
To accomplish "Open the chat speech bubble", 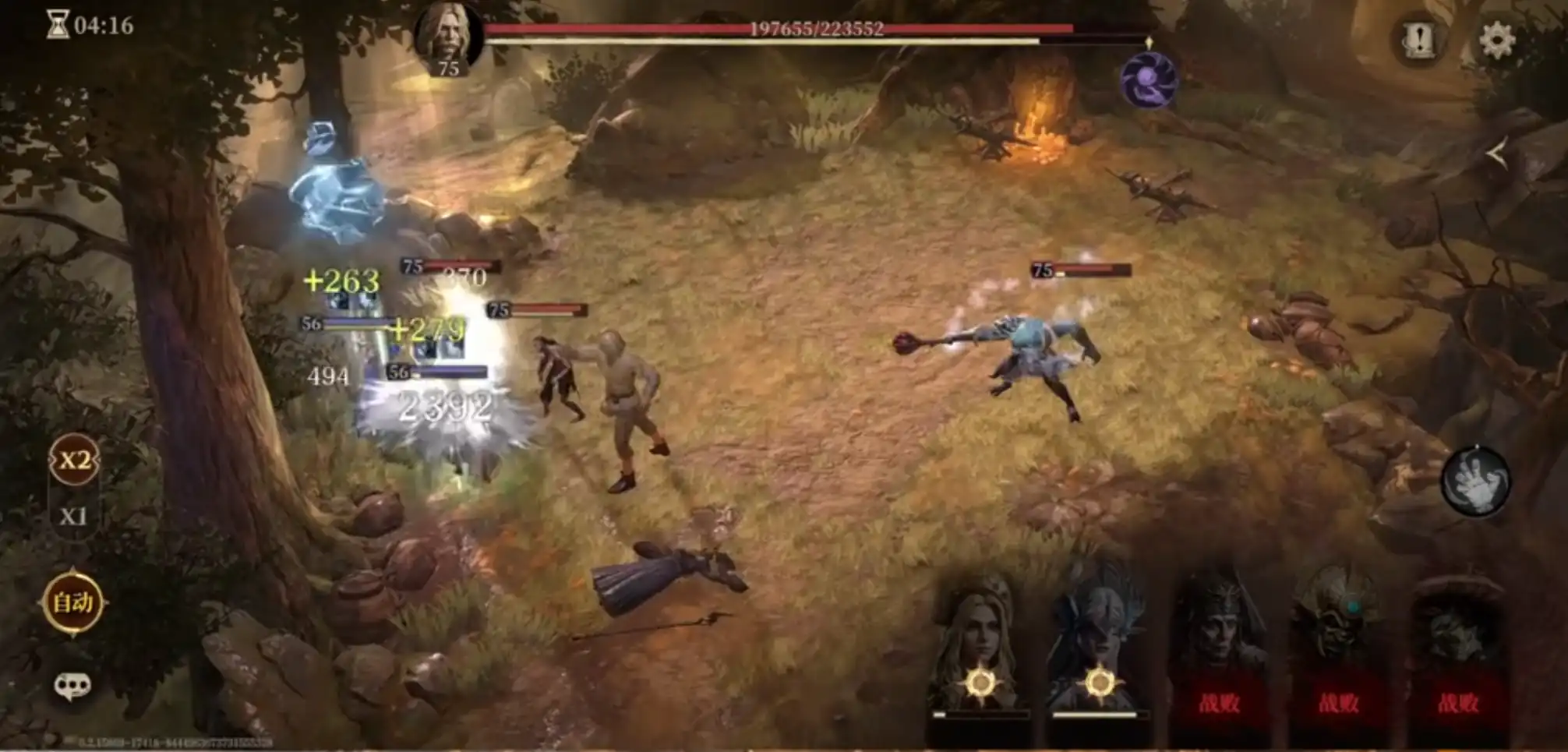I will click(72, 686).
